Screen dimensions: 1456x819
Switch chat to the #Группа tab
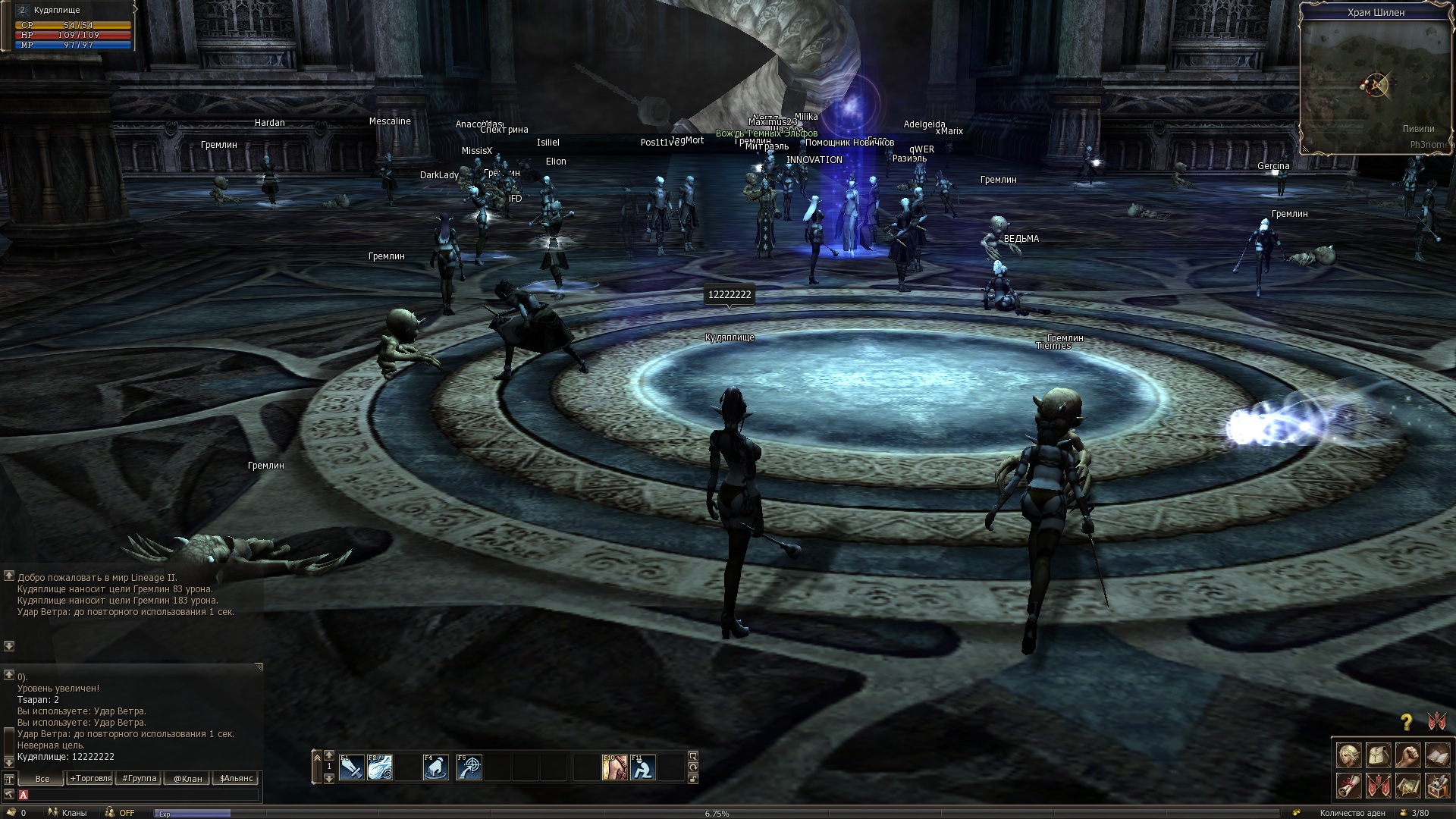140,779
